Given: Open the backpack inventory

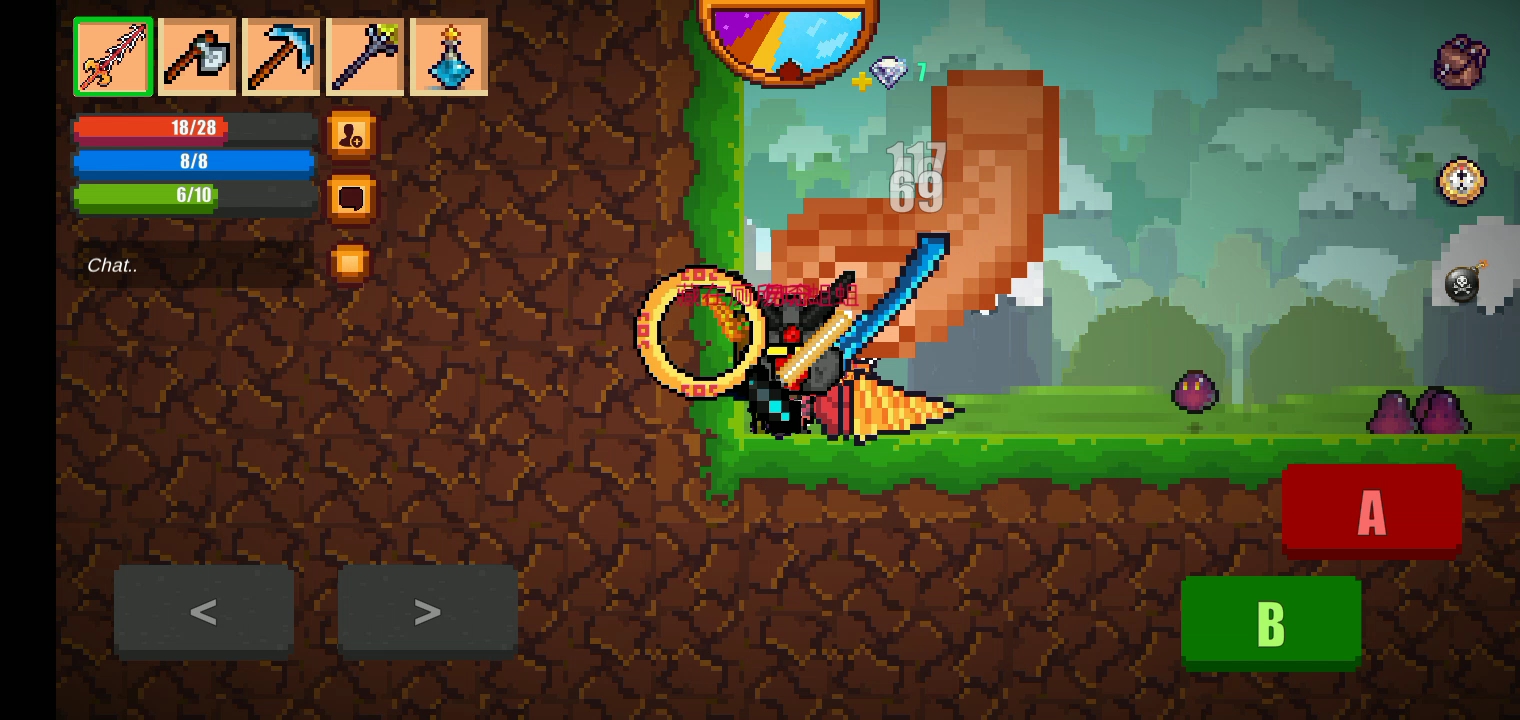Looking at the screenshot, I should coord(1460,62).
